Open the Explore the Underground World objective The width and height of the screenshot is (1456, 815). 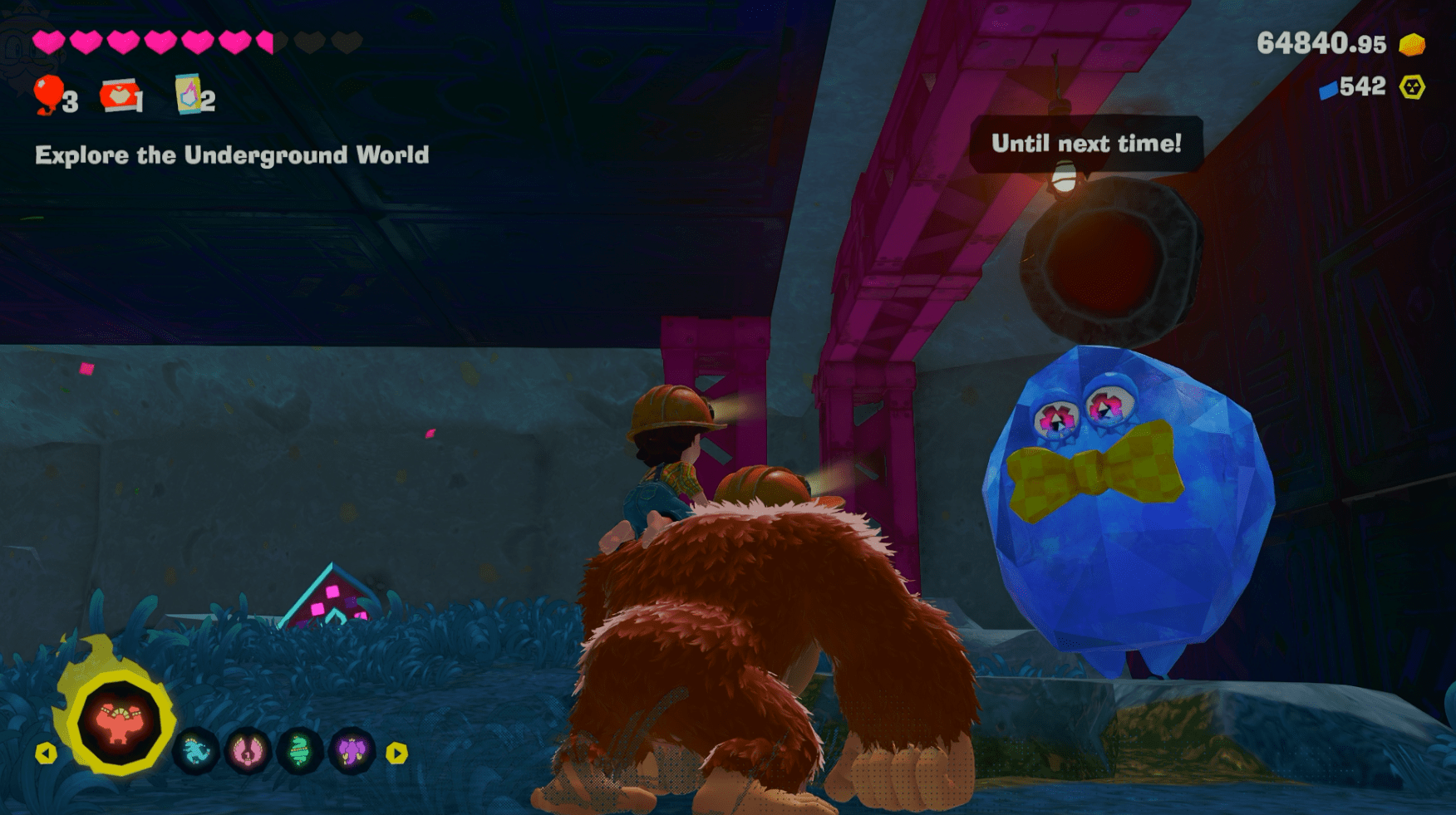(232, 155)
